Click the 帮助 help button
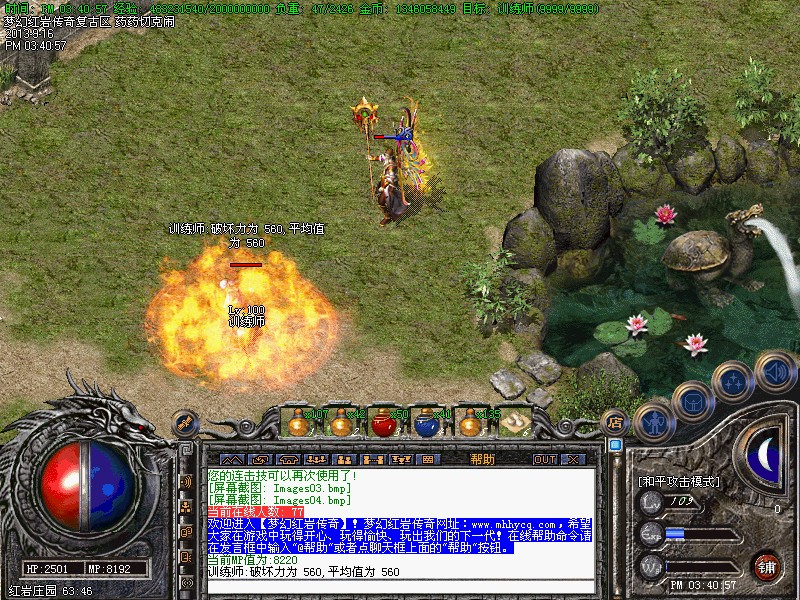This screenshot has width=800, height=600. point(482,459)
